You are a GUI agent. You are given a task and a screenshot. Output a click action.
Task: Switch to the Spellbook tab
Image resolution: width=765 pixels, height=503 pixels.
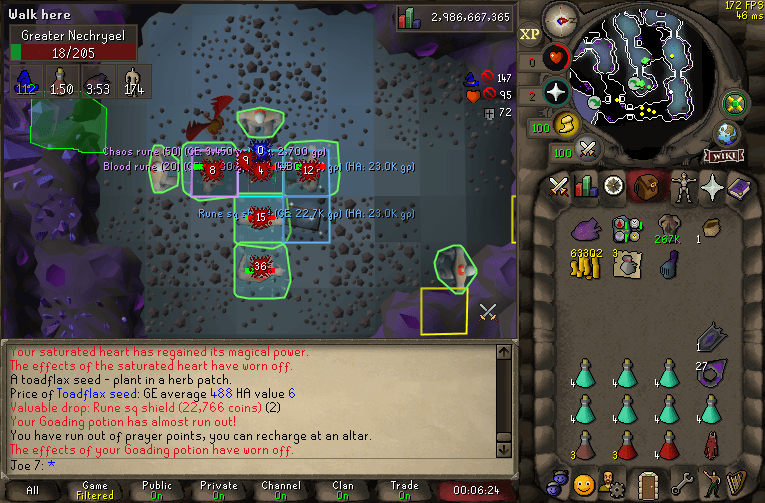[x=741, y=186]
